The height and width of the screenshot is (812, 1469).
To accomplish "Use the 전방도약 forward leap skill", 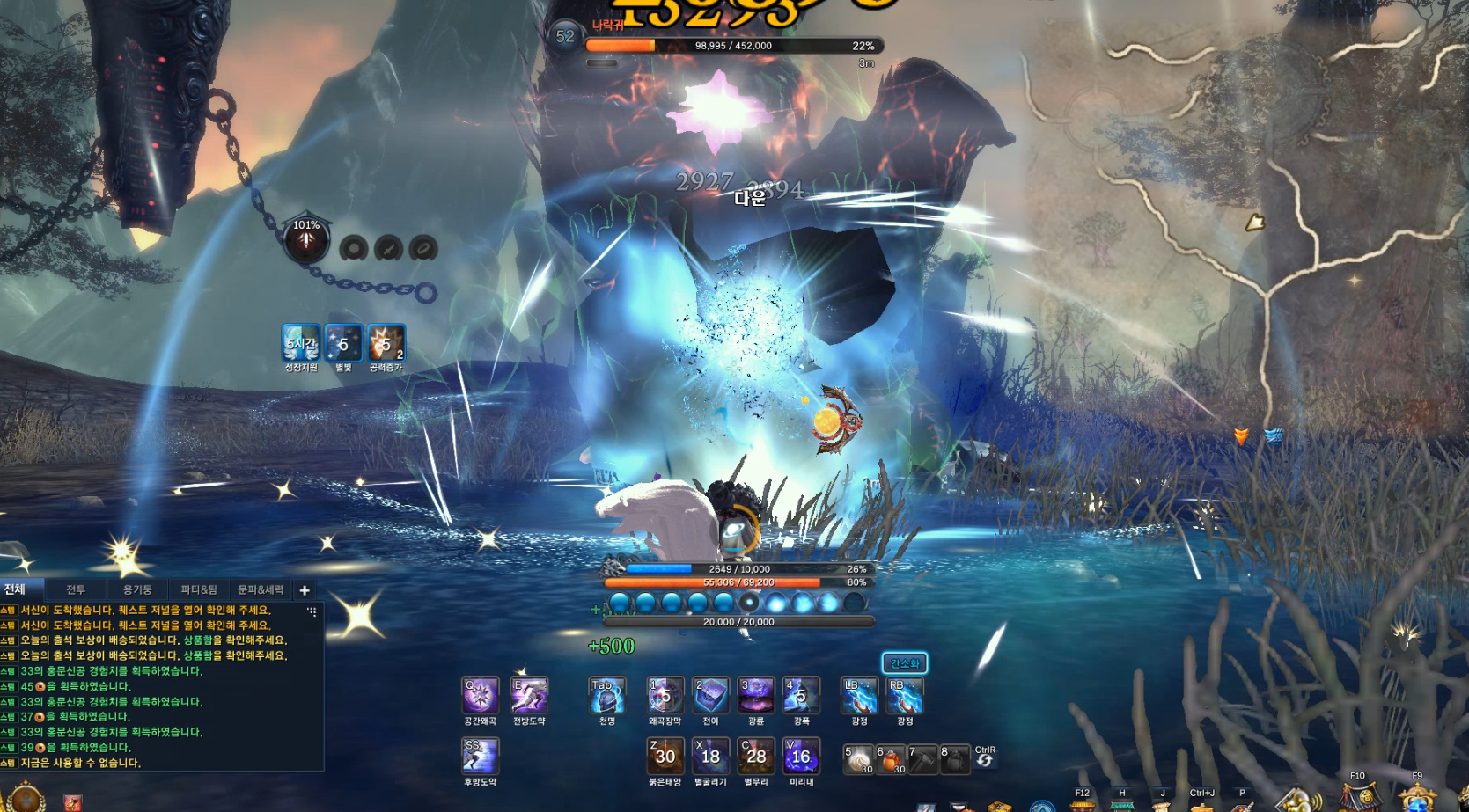I will pos(529,696).
